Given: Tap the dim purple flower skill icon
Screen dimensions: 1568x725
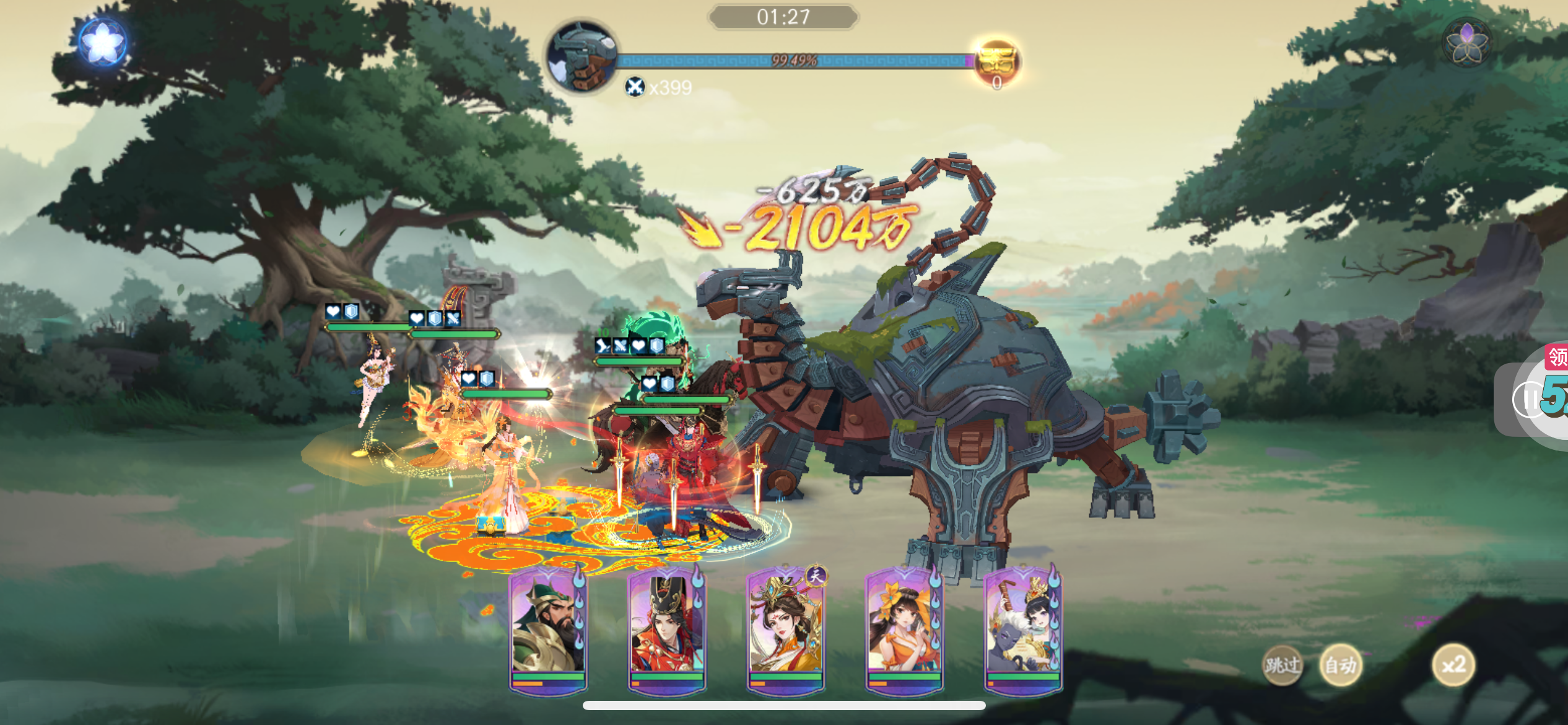Looking at the screenshot, I should pyautogui.click(x=1466, y=42).
